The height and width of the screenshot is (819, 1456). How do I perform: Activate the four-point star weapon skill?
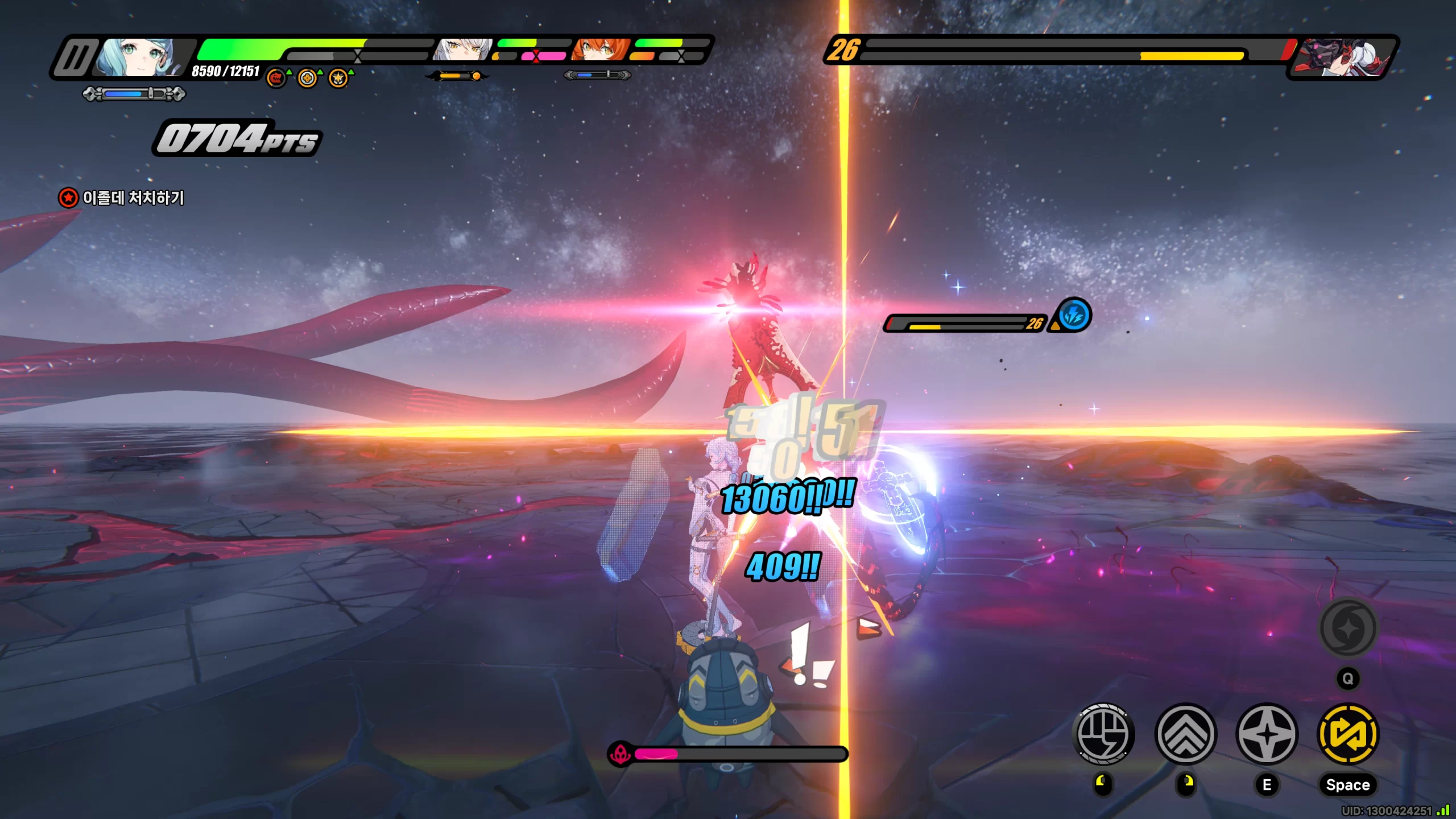[1267, 734]
